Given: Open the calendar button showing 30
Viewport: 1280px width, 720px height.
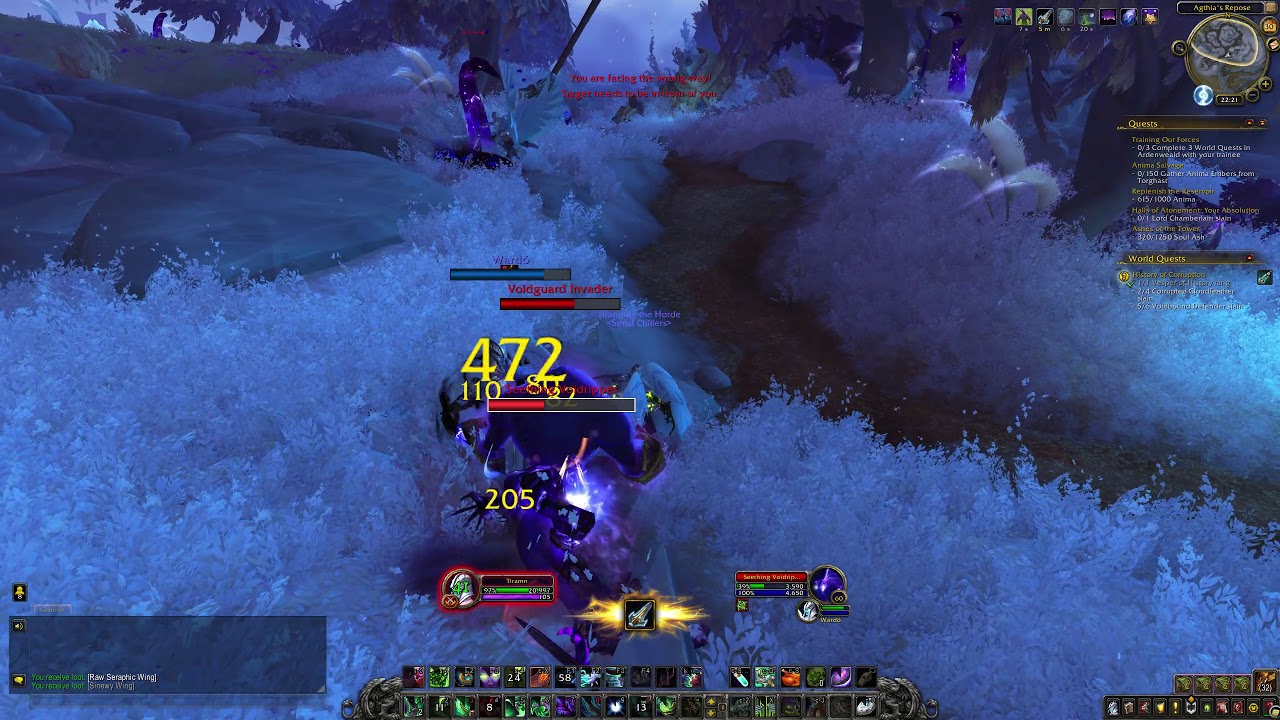Looking at the screenshot, I should [x=1270, y=26].
